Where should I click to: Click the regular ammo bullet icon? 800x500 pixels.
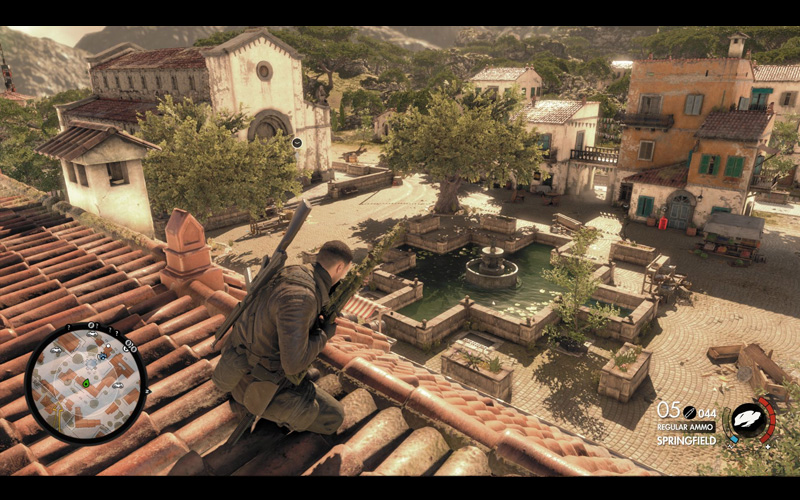(x=688, y=412)
